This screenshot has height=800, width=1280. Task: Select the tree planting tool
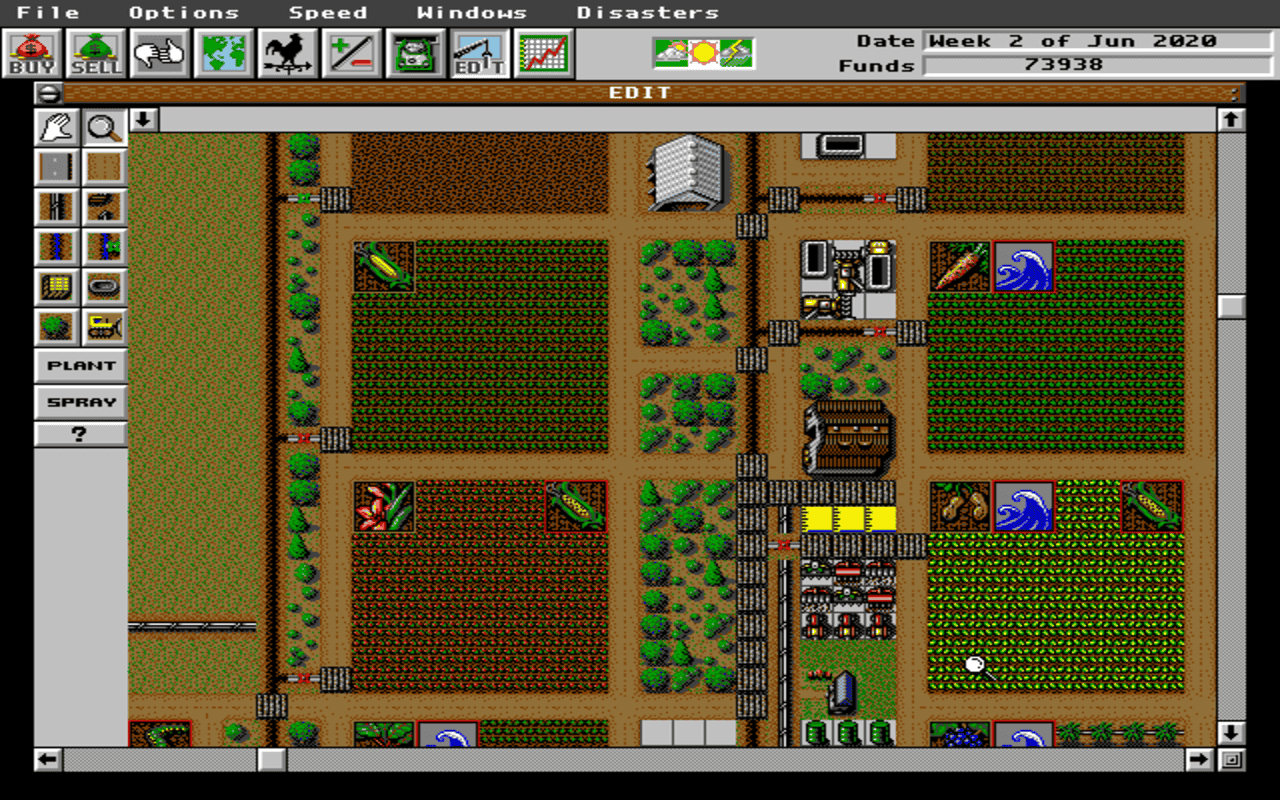[x=56, y=326]
